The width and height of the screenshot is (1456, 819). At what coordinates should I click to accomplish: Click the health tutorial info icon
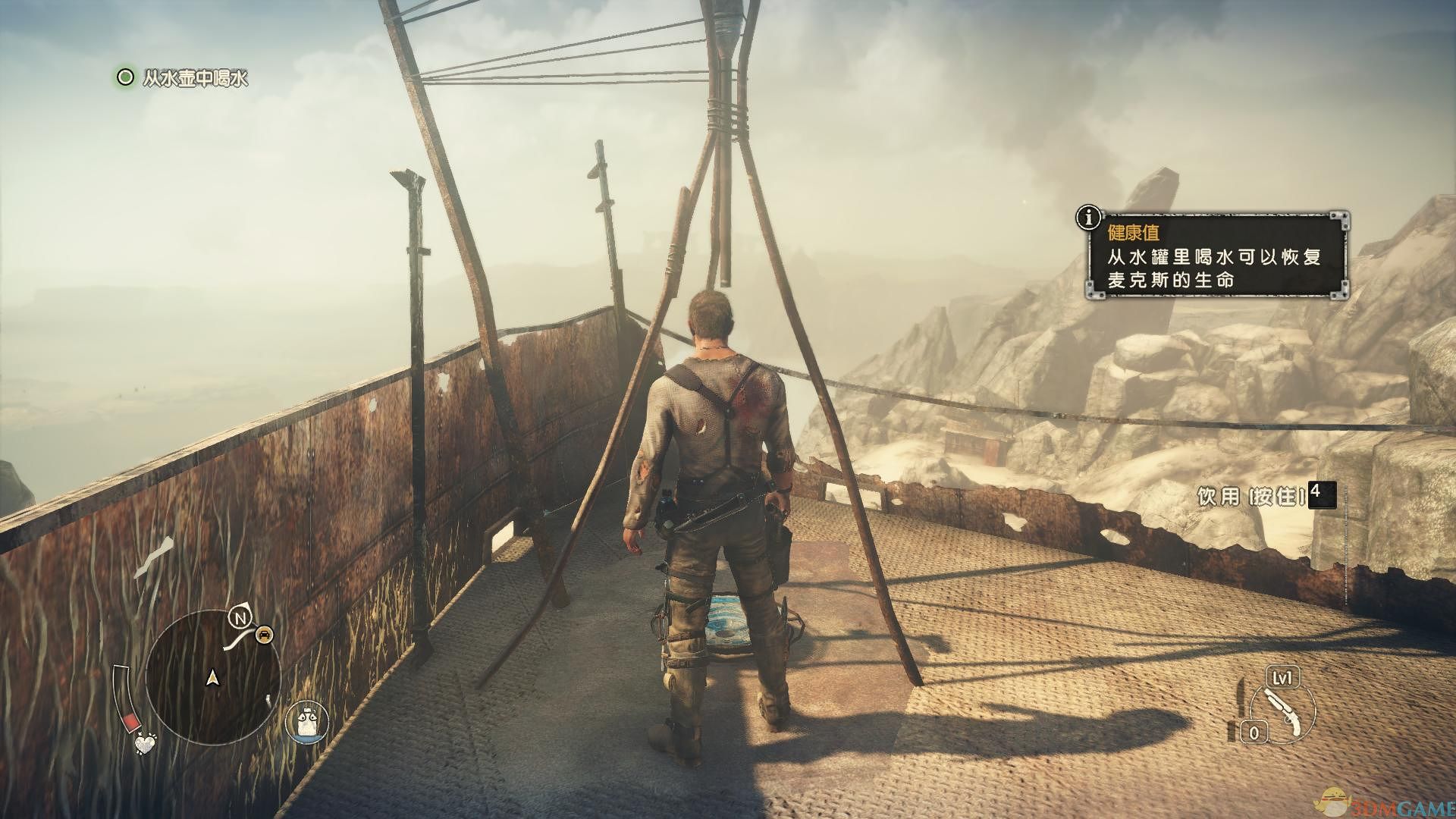[x=1090, y=218]
